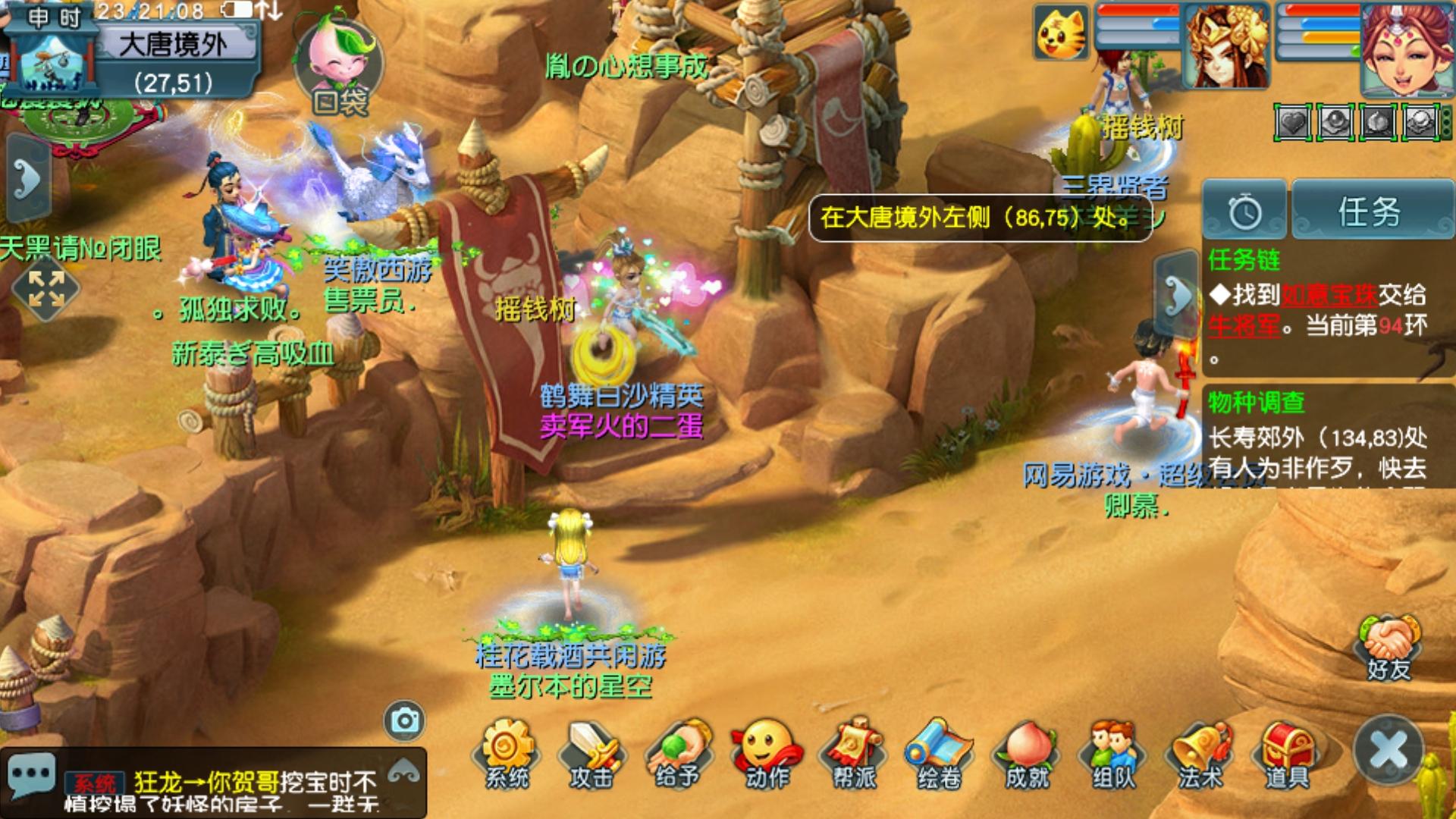Open the chat bubble window
Screen dimensions: 1456x819
[x=30, y=775]
